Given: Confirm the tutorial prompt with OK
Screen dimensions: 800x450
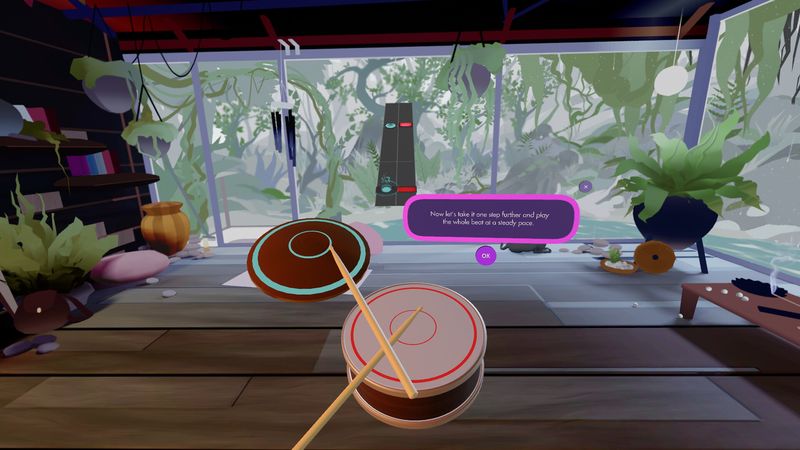Looking at the screenshot, I should pos(485,255).
